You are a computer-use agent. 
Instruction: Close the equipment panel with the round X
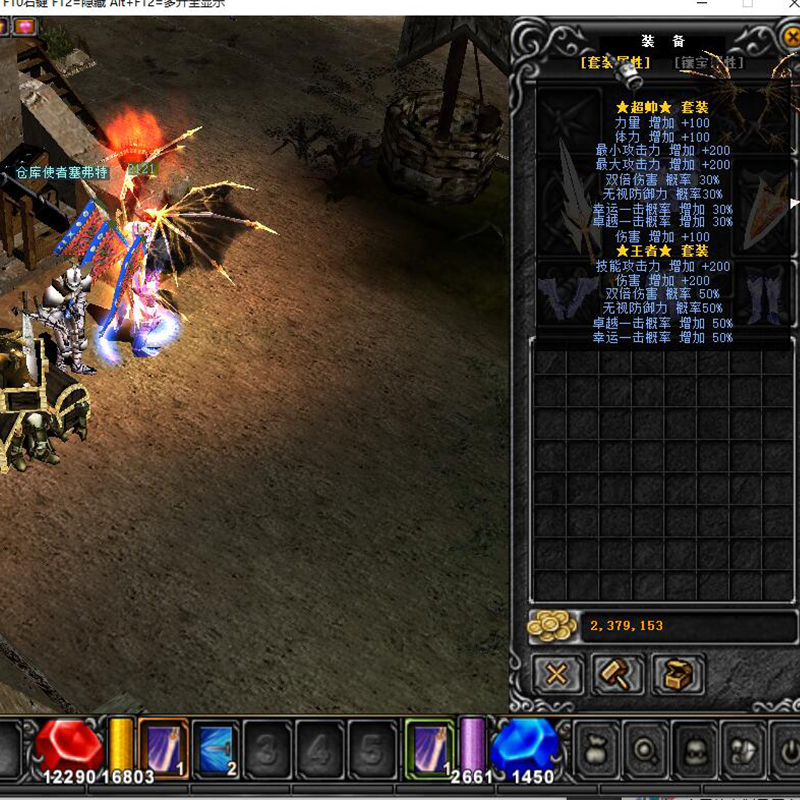tap(789, 38)
